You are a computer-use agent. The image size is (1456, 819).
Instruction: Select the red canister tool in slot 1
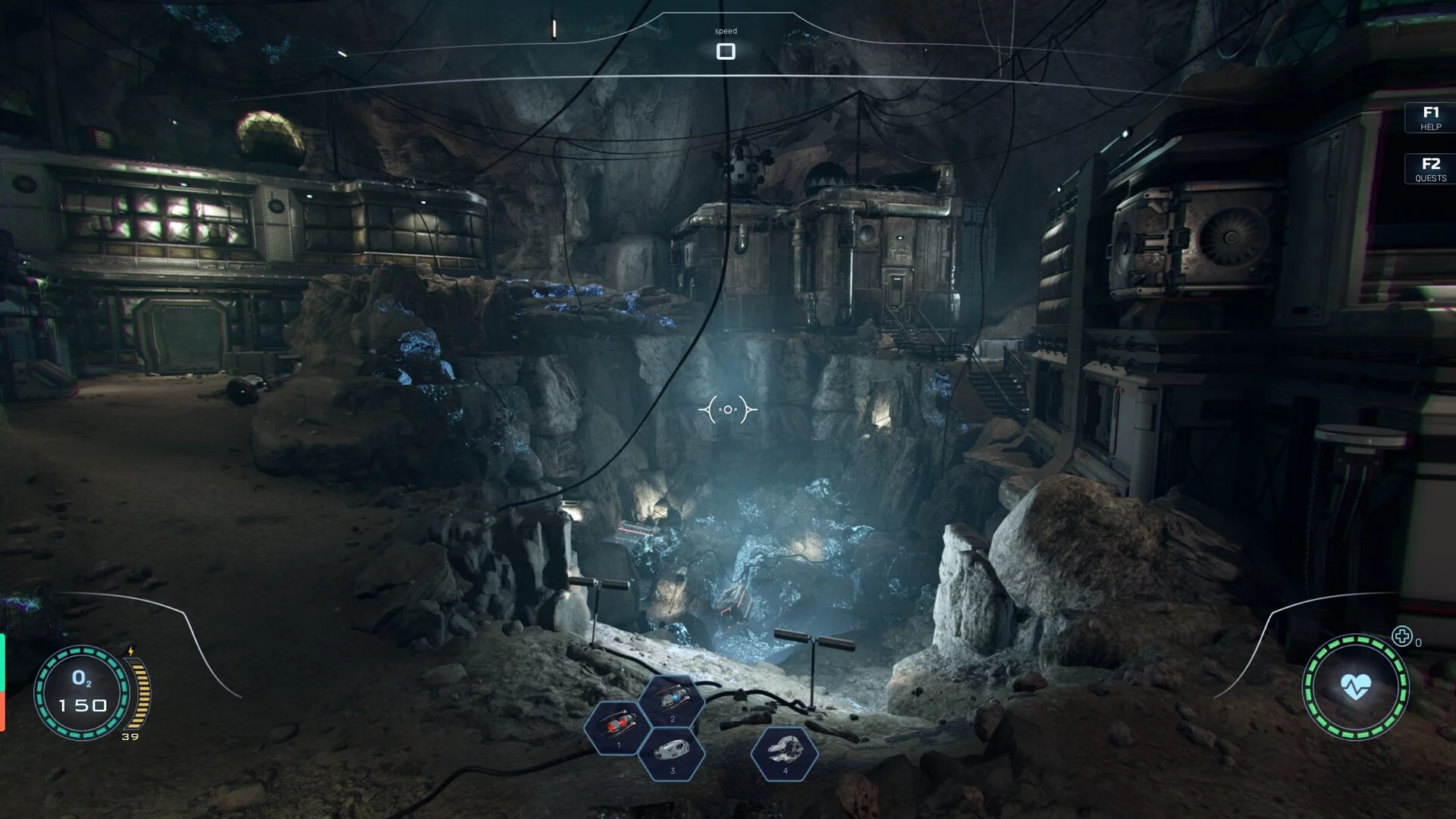tap(618, 726)
